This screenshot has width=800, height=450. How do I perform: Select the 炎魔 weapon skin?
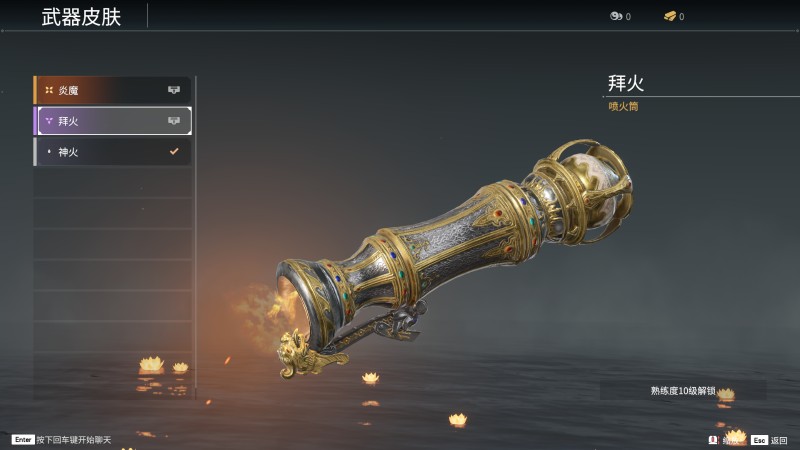(x=112, y=91)
